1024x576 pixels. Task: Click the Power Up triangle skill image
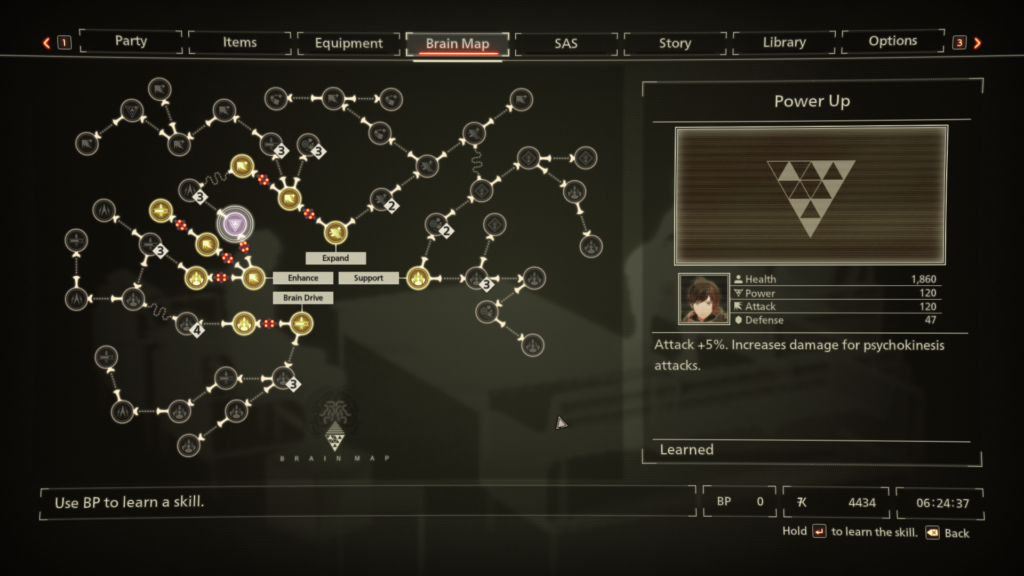[x=811, y=195]
